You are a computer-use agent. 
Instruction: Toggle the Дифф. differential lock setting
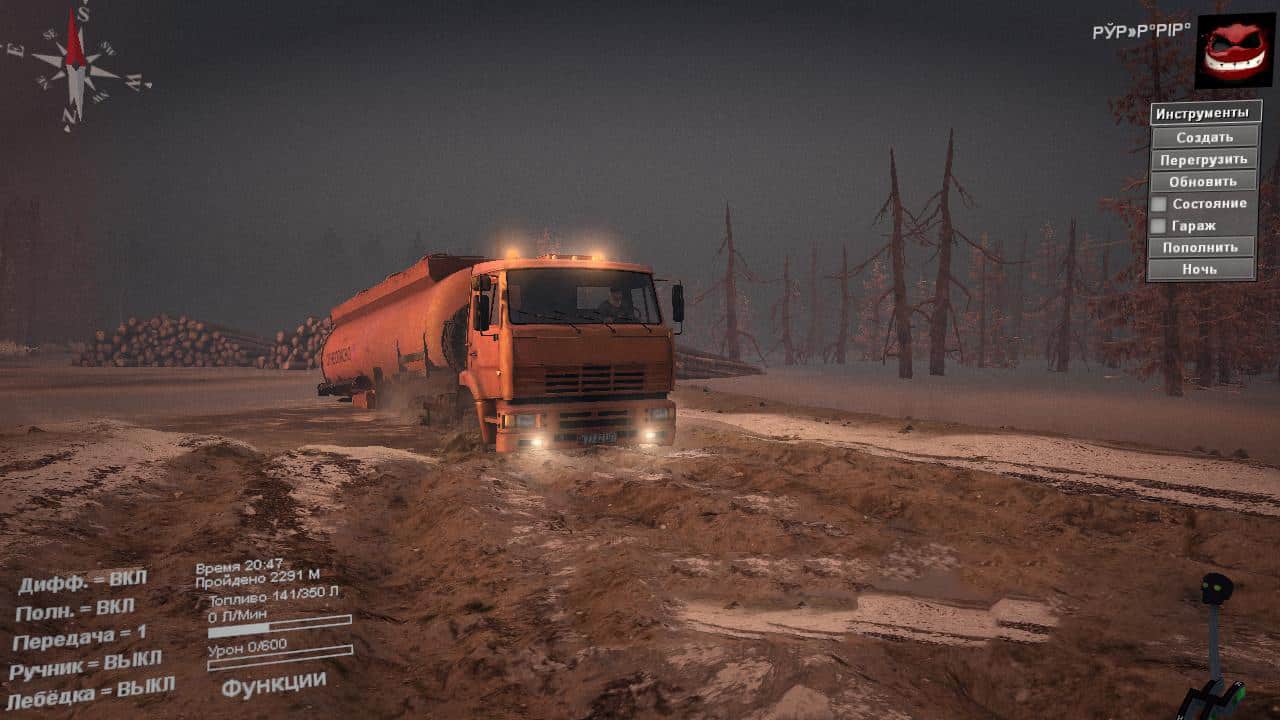(82, 581)
